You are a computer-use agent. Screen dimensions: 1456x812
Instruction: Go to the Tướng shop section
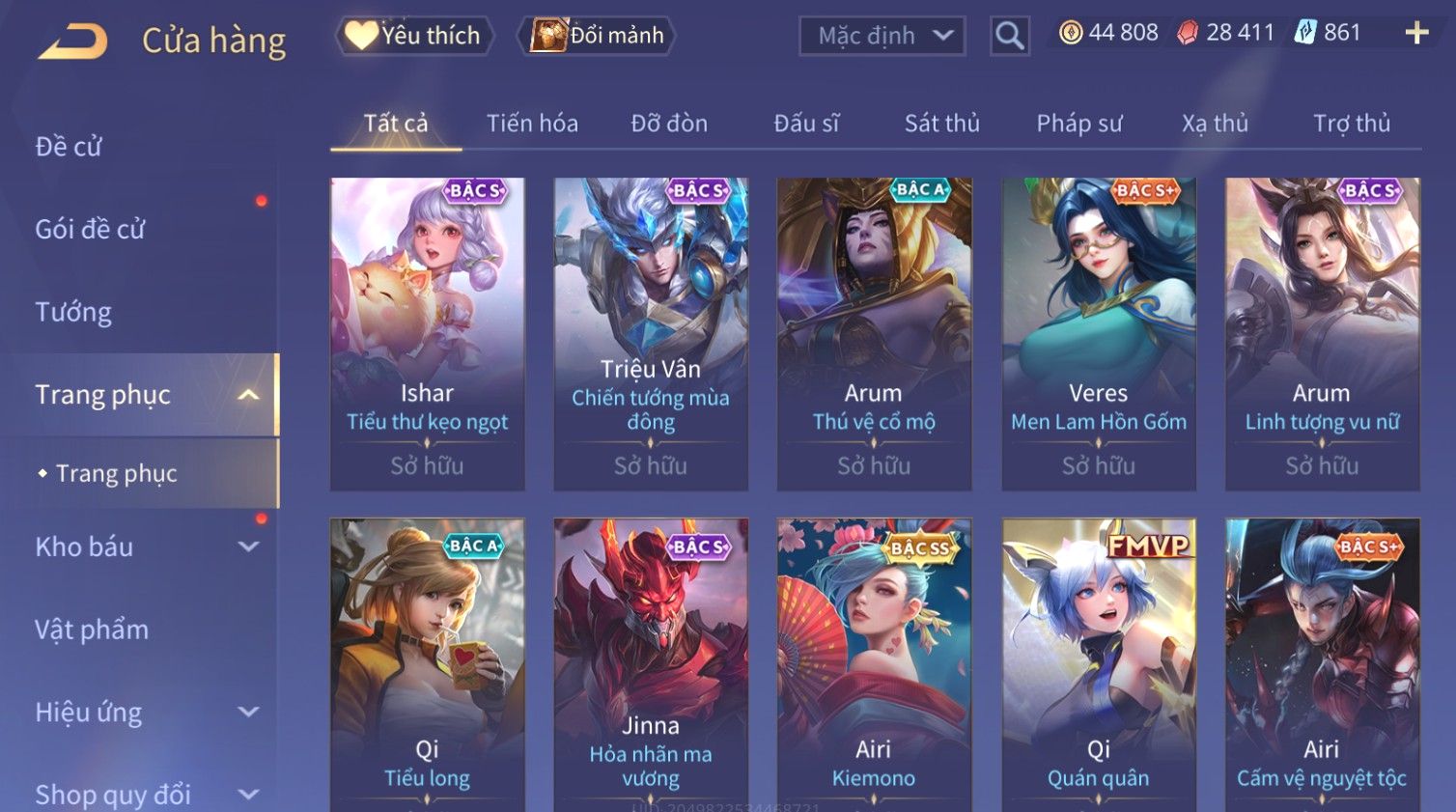point(73,312)
